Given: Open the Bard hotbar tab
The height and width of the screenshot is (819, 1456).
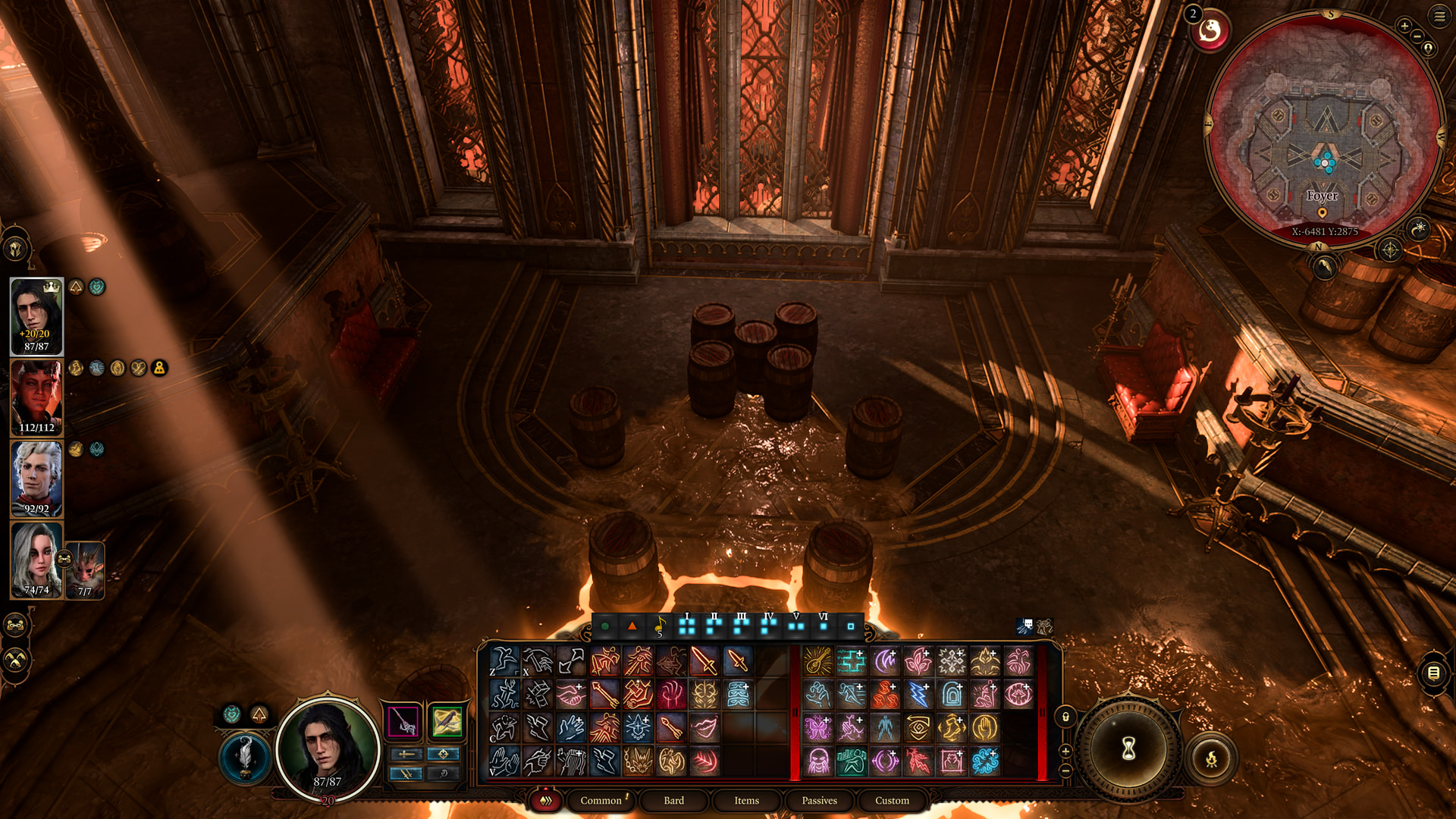Looking at the screenshot, I should pos(673,800).
